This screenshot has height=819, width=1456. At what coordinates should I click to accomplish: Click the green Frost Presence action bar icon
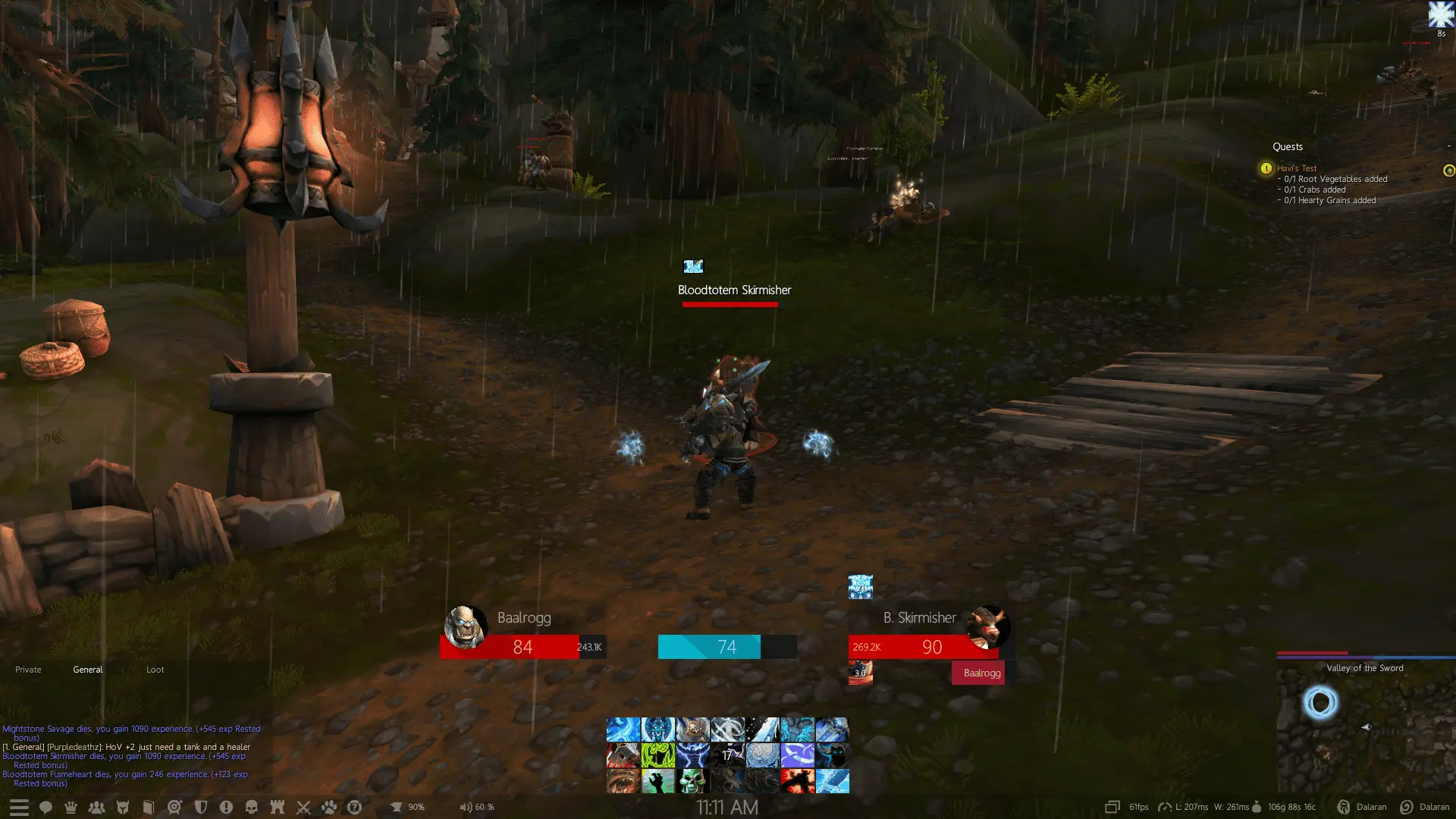[657, 755]
